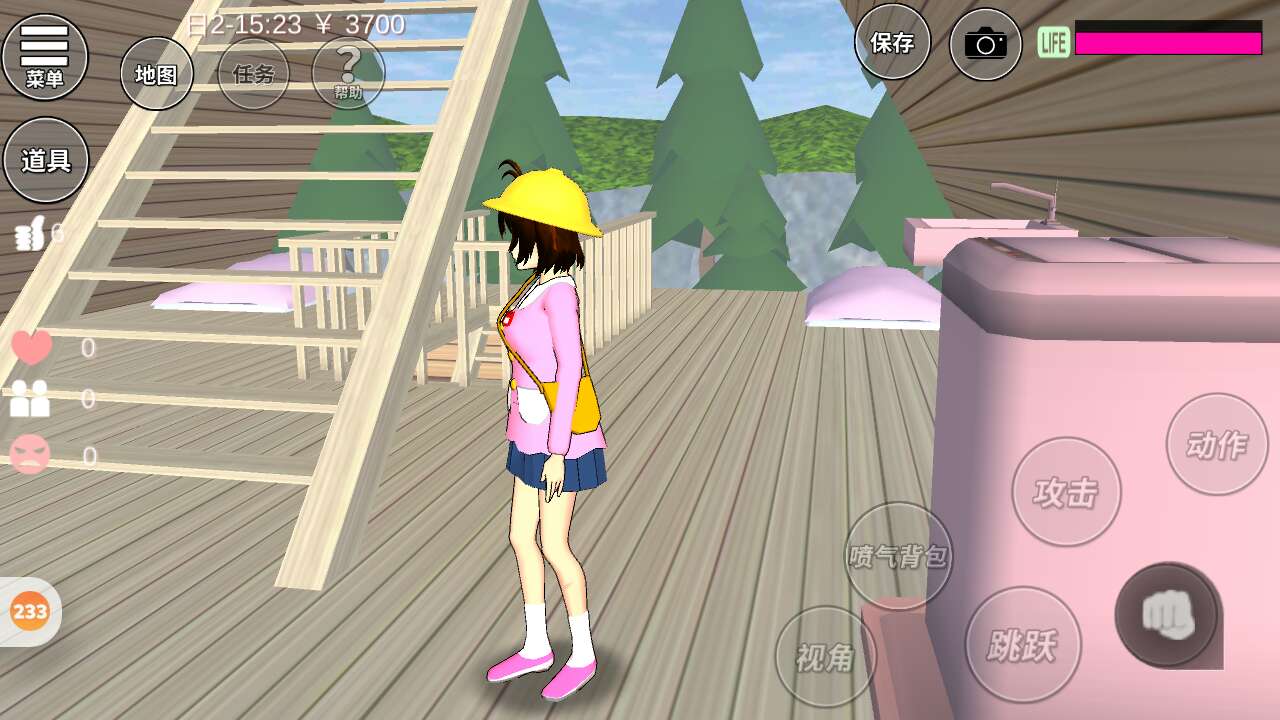View the 任务 task list

click(x=253, y=73)
